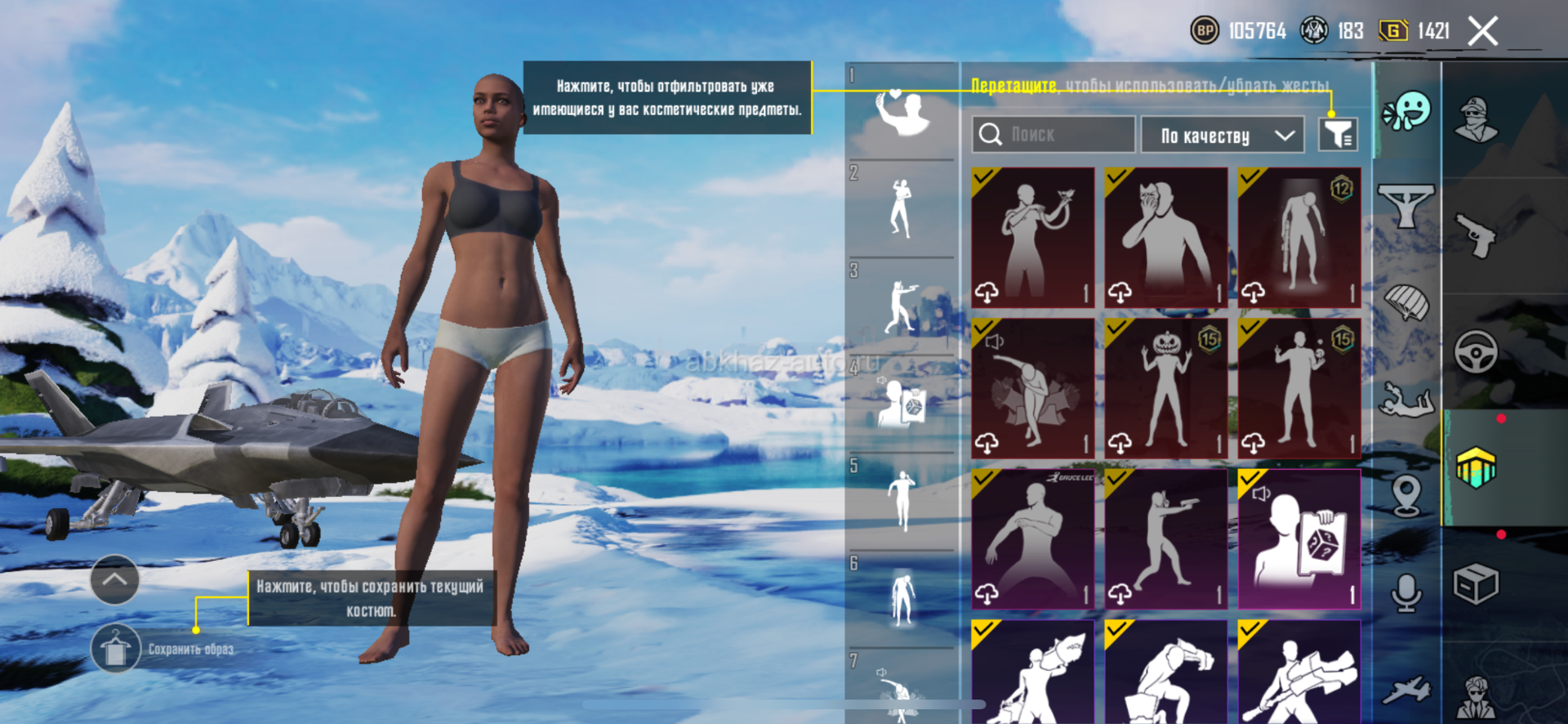Switch to the pistol weapons section
Screen dimensions: 1568x724
point(1476,235)
